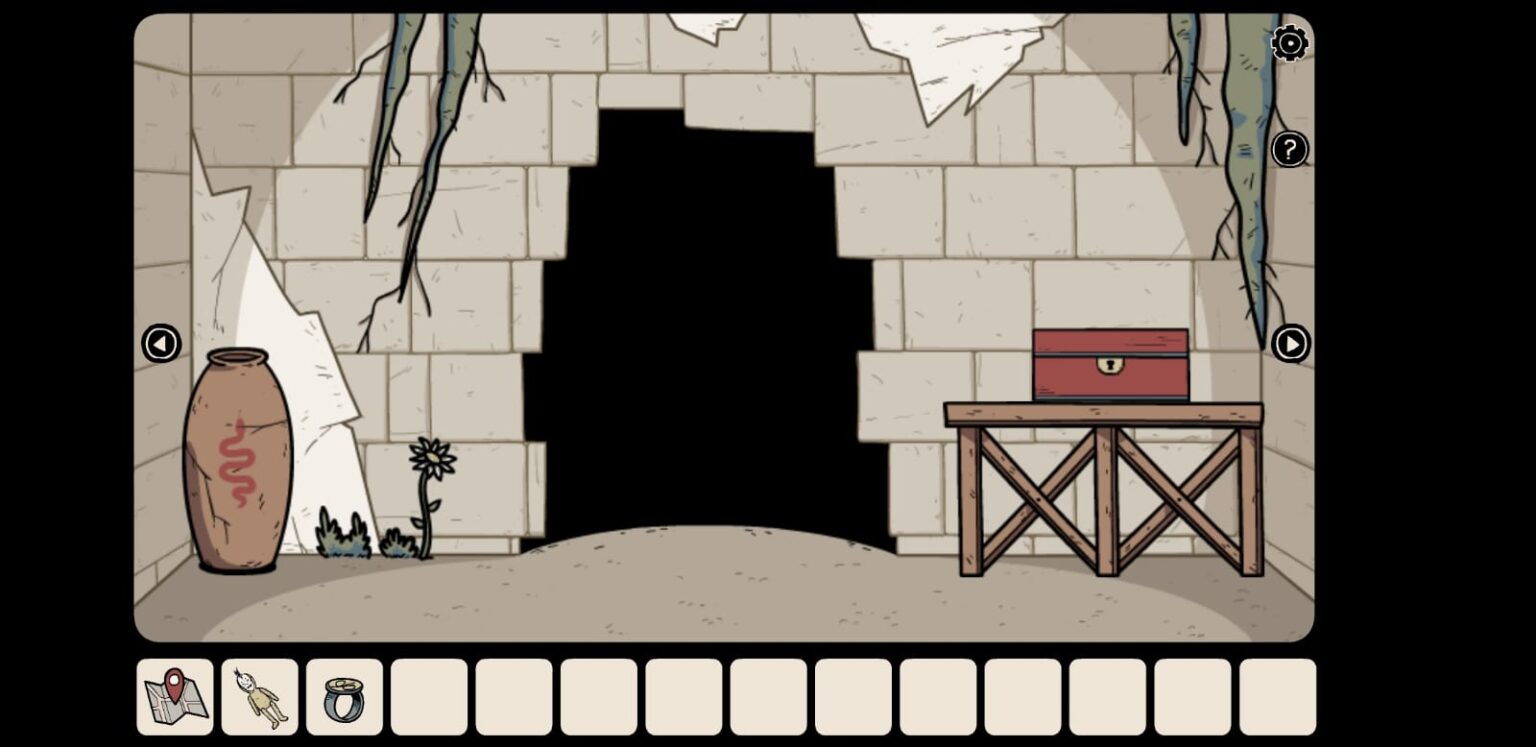
Task: Select the map item in the inventory
Action: point(175,695)
